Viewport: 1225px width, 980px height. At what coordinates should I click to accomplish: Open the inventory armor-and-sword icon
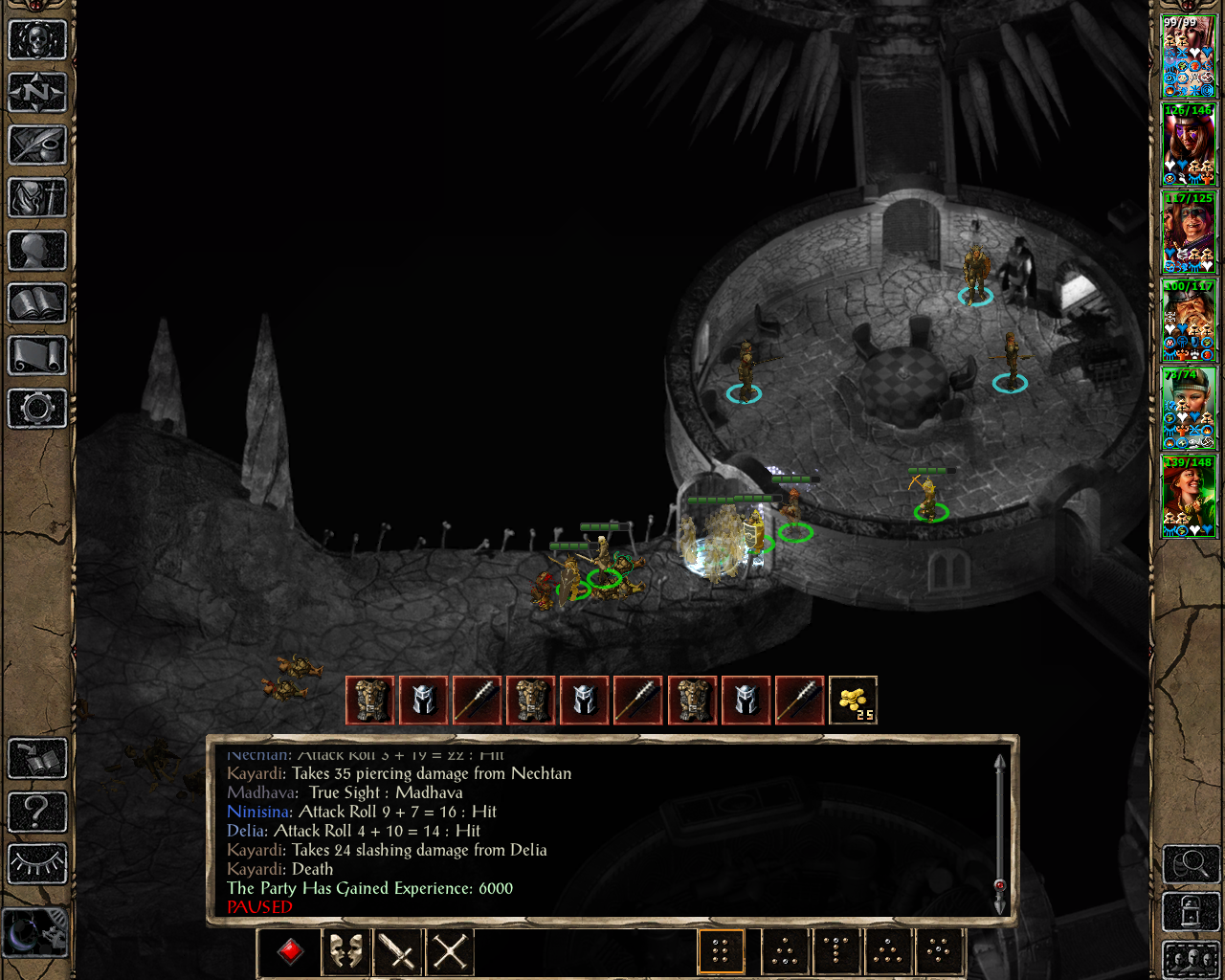pyautogui.click(x=37, y=198)
